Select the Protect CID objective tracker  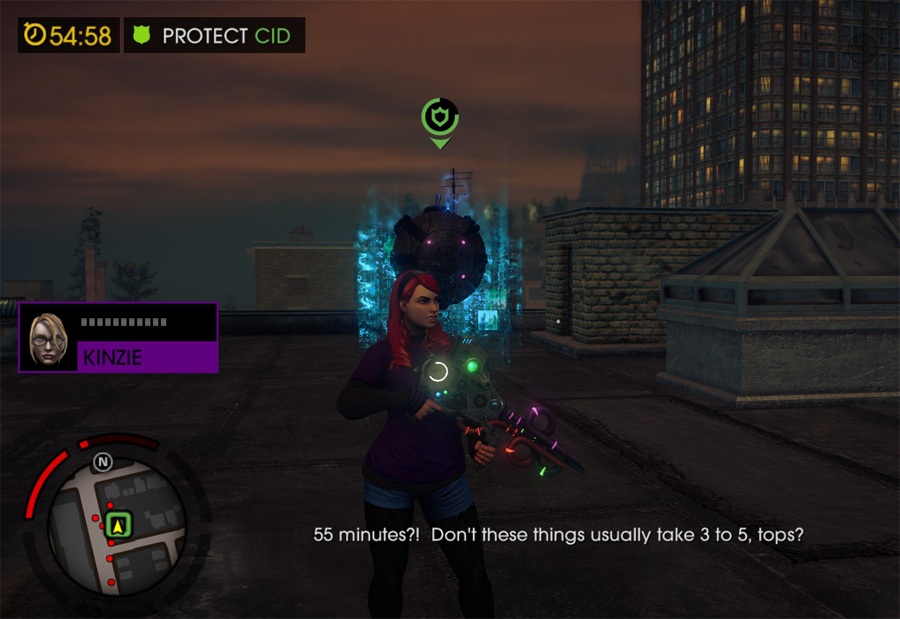[214, 36]
